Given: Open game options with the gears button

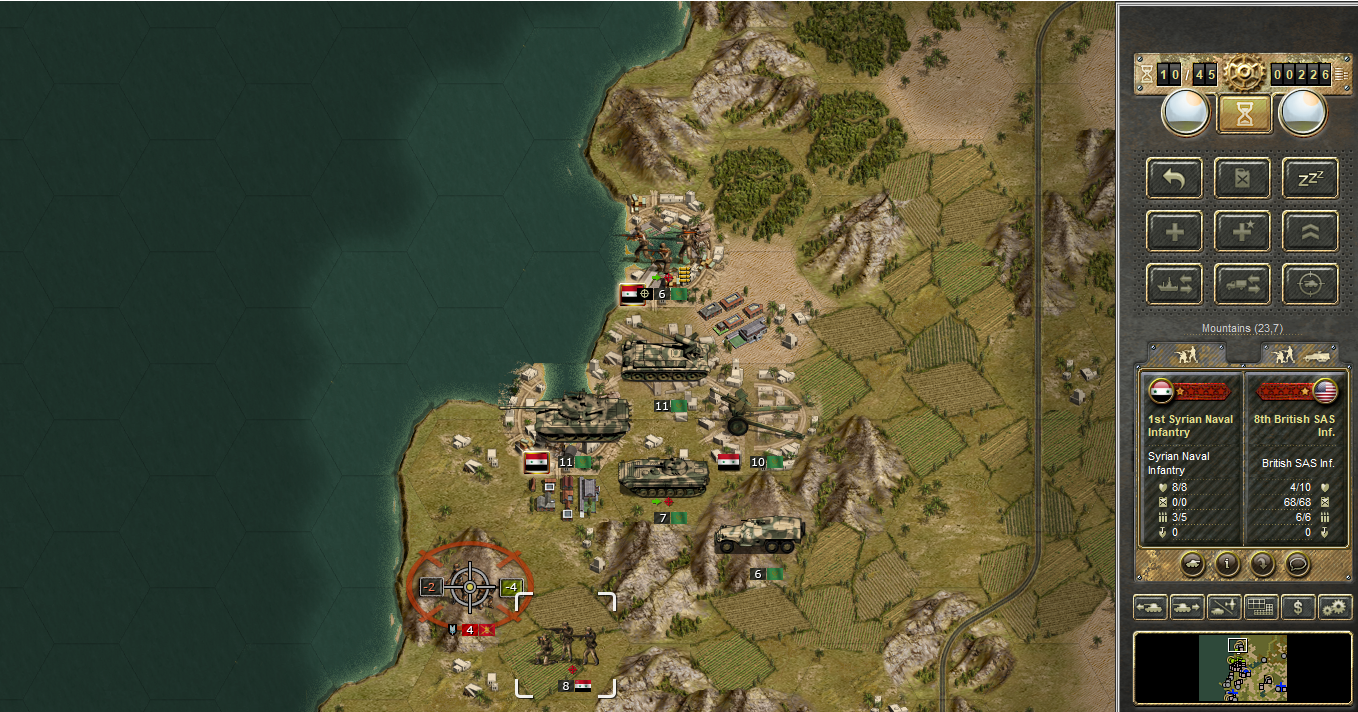Looking at the screenshot, I should click(1335, 607).
